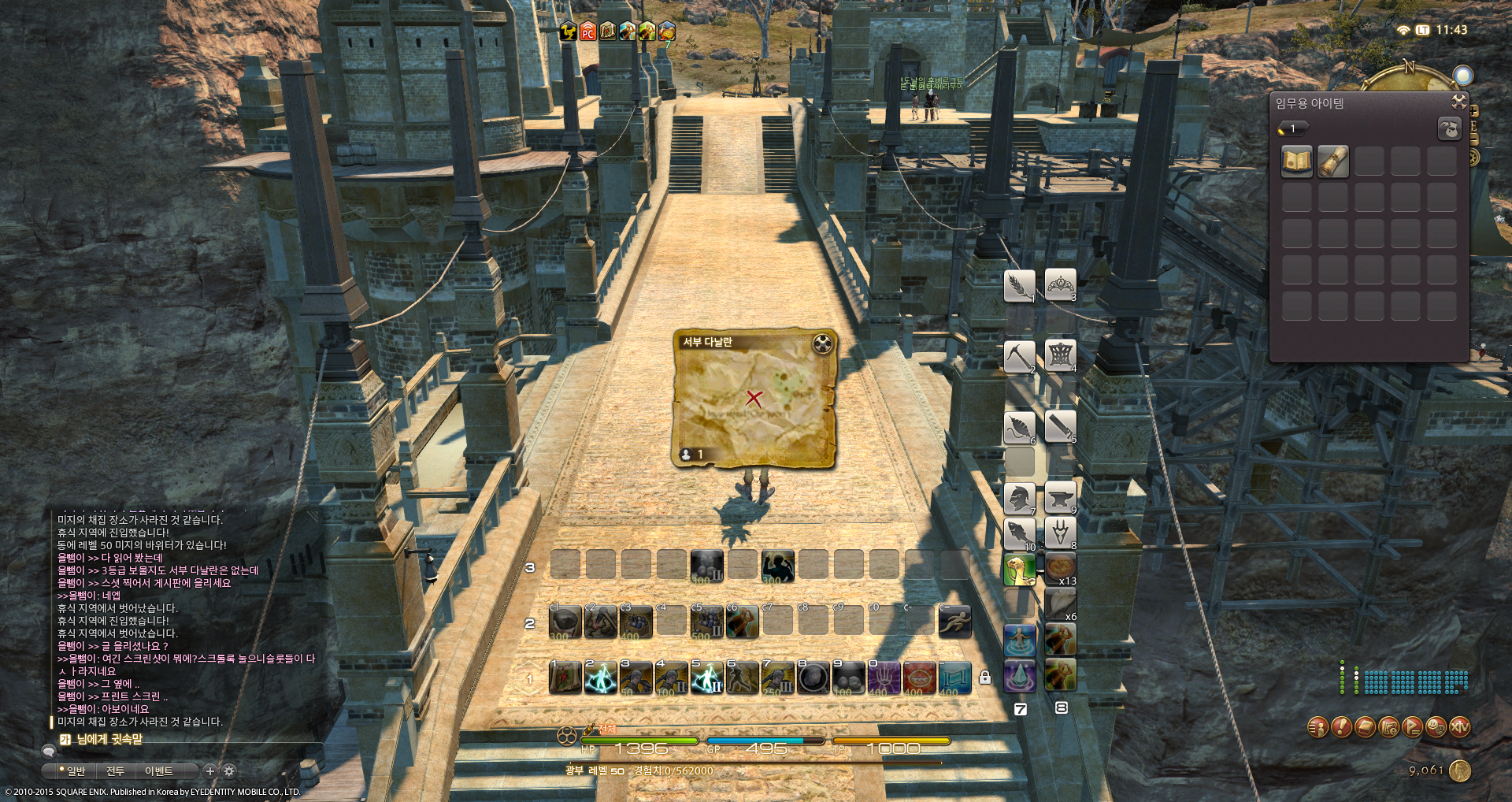1512x802 pixels.
Task: Use the food dish item with x13
Action: [x=1060, y=570]
